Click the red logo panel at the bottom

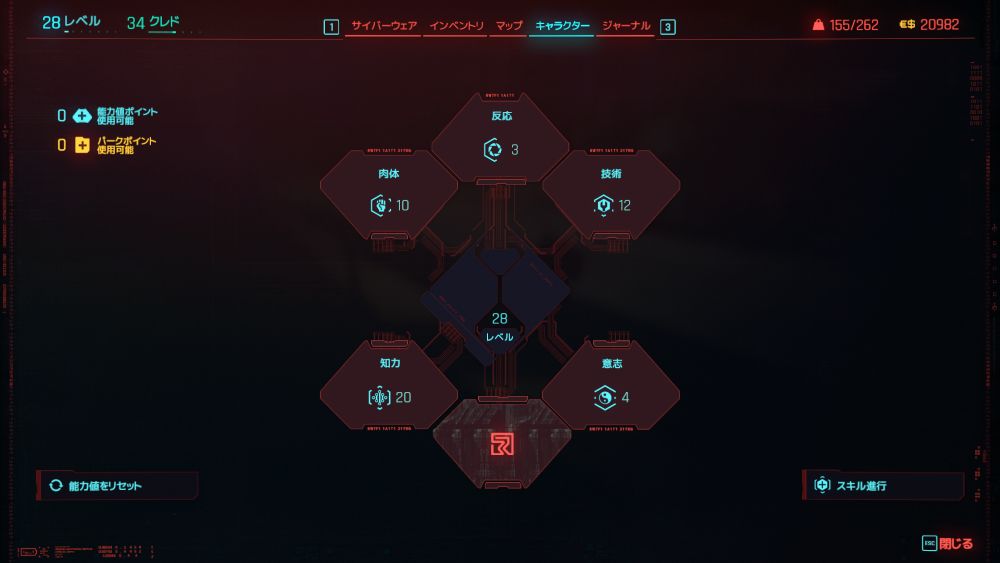[x=501, y=444]
